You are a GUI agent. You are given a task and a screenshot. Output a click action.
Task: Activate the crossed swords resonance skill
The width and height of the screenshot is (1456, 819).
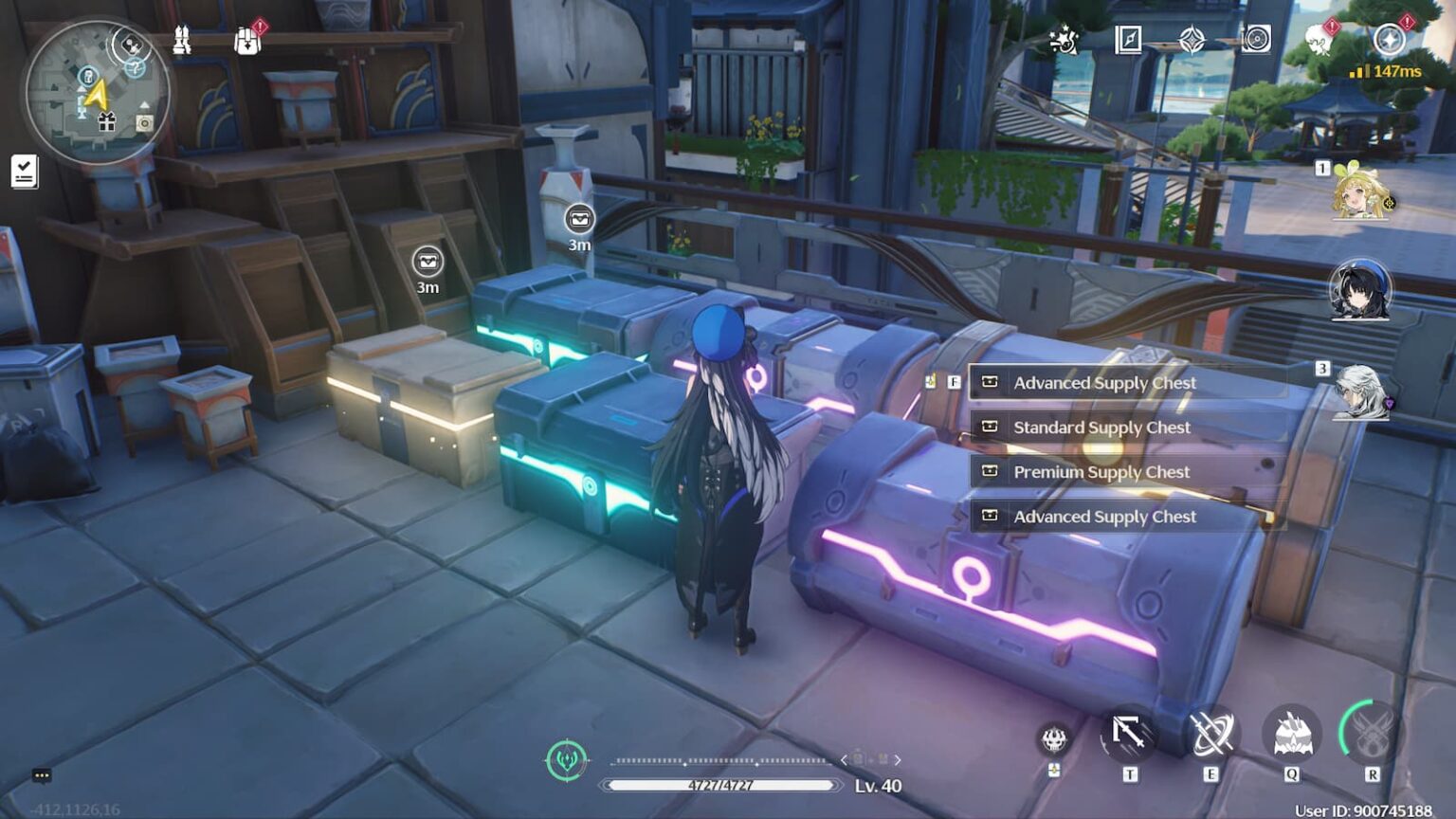click(x=1210, y=736)
